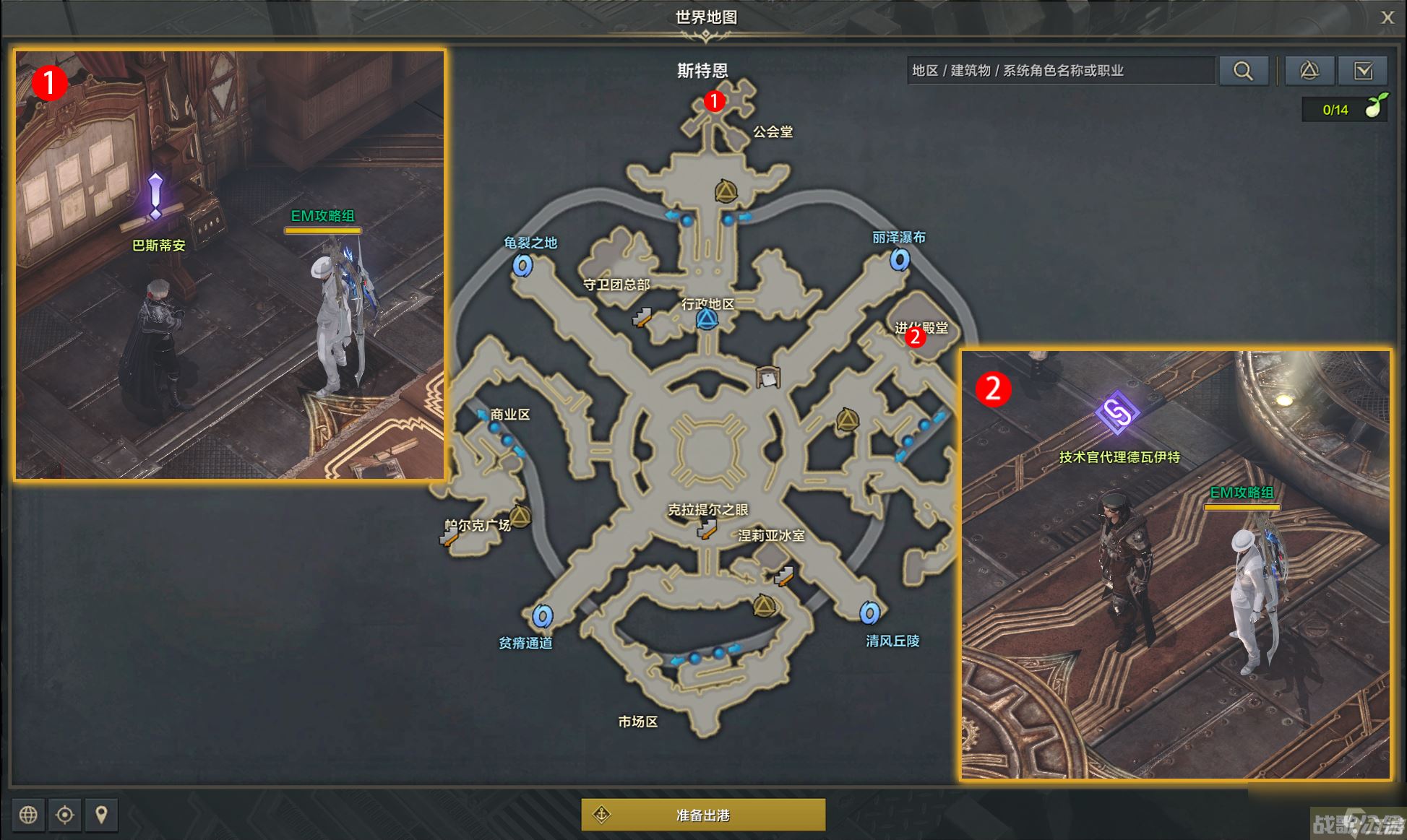Screen dimensions: 1407x840
Task: Select the triport marker near 帕尔克广场
Action: click(520, 516)
